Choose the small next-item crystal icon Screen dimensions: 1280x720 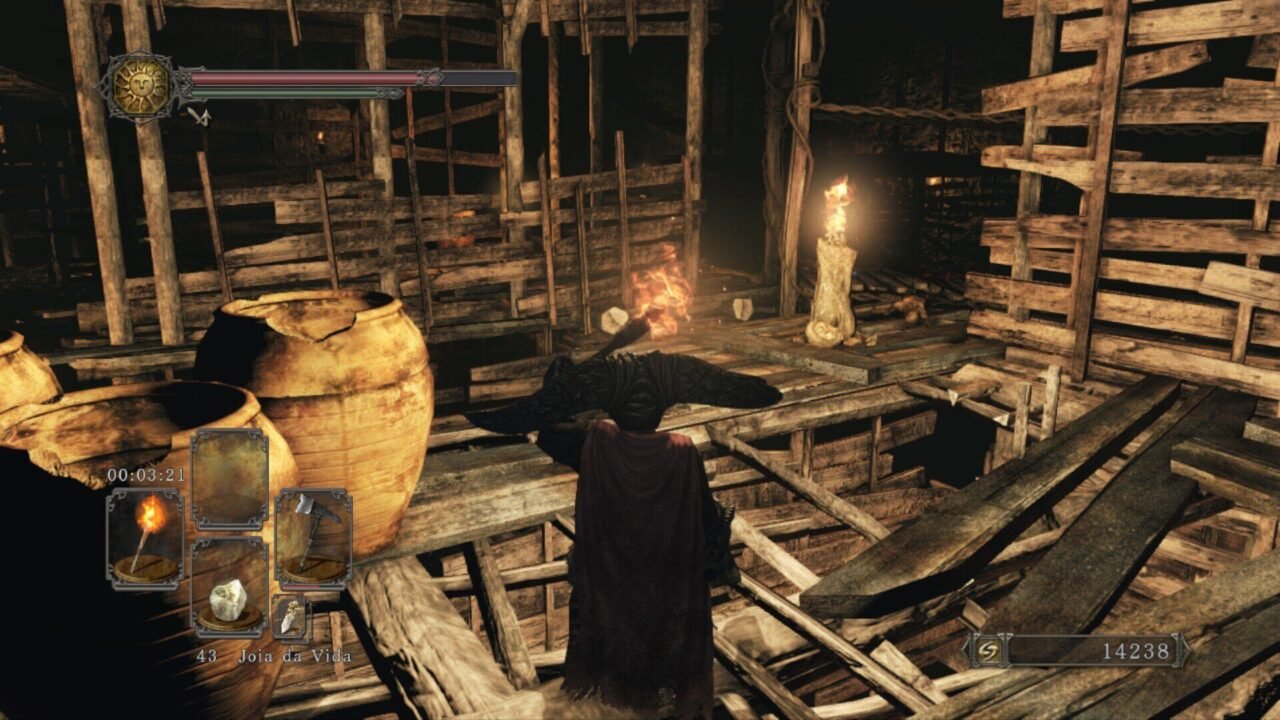[x=290, y=618]
